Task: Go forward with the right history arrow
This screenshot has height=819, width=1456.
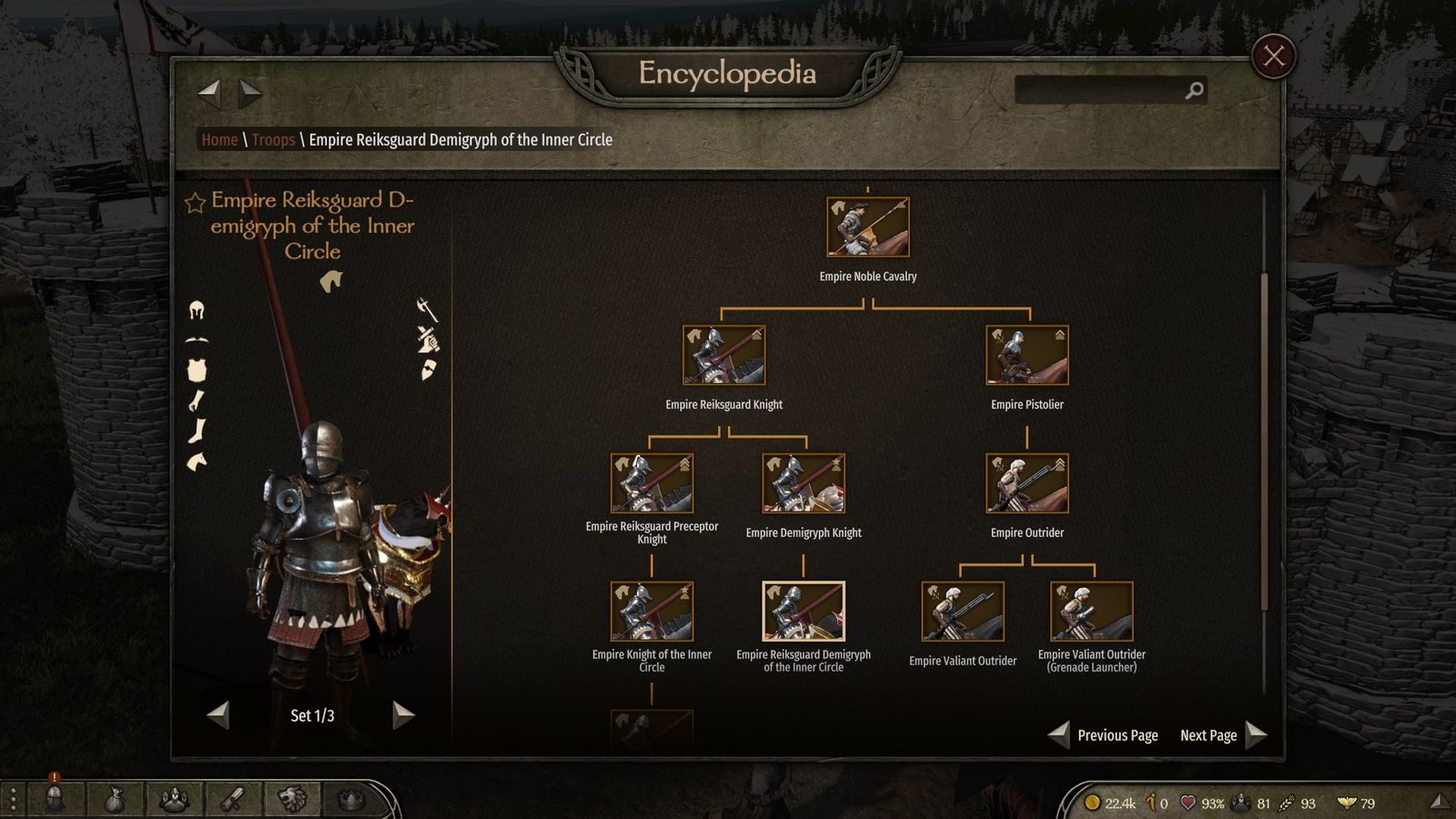Action: click(x=250, y=92)
